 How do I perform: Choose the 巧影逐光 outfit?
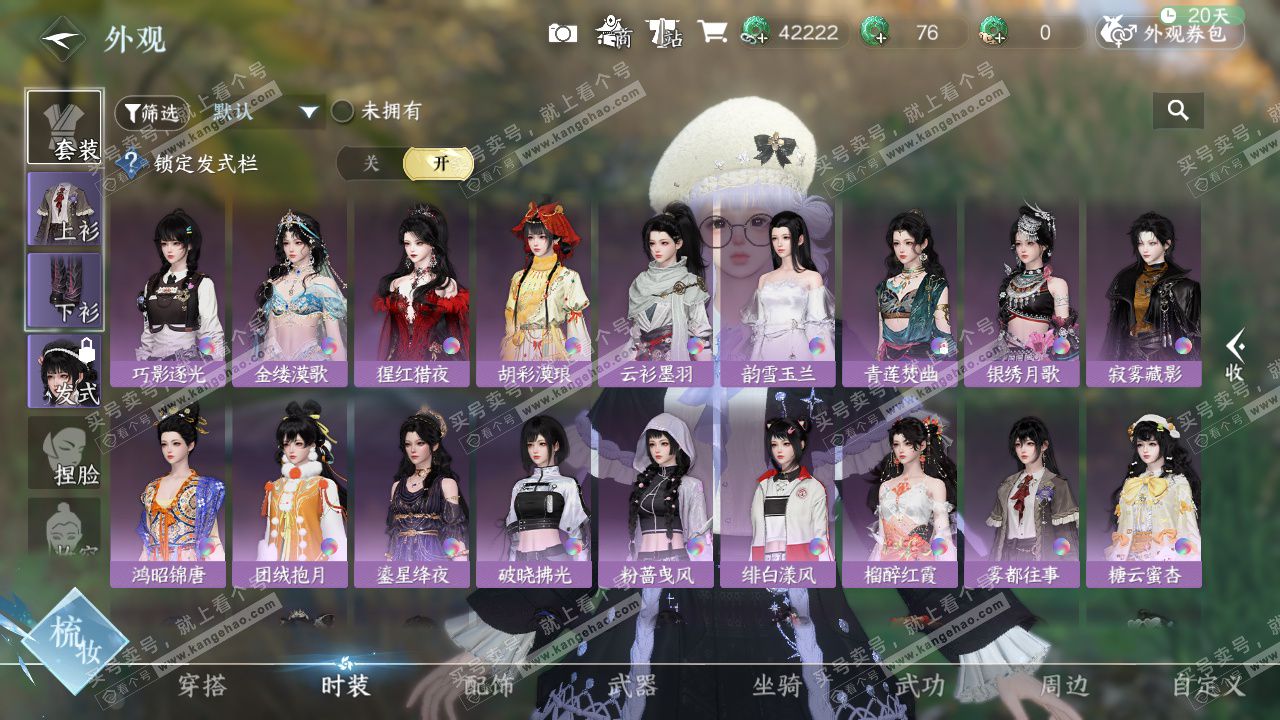168,294
